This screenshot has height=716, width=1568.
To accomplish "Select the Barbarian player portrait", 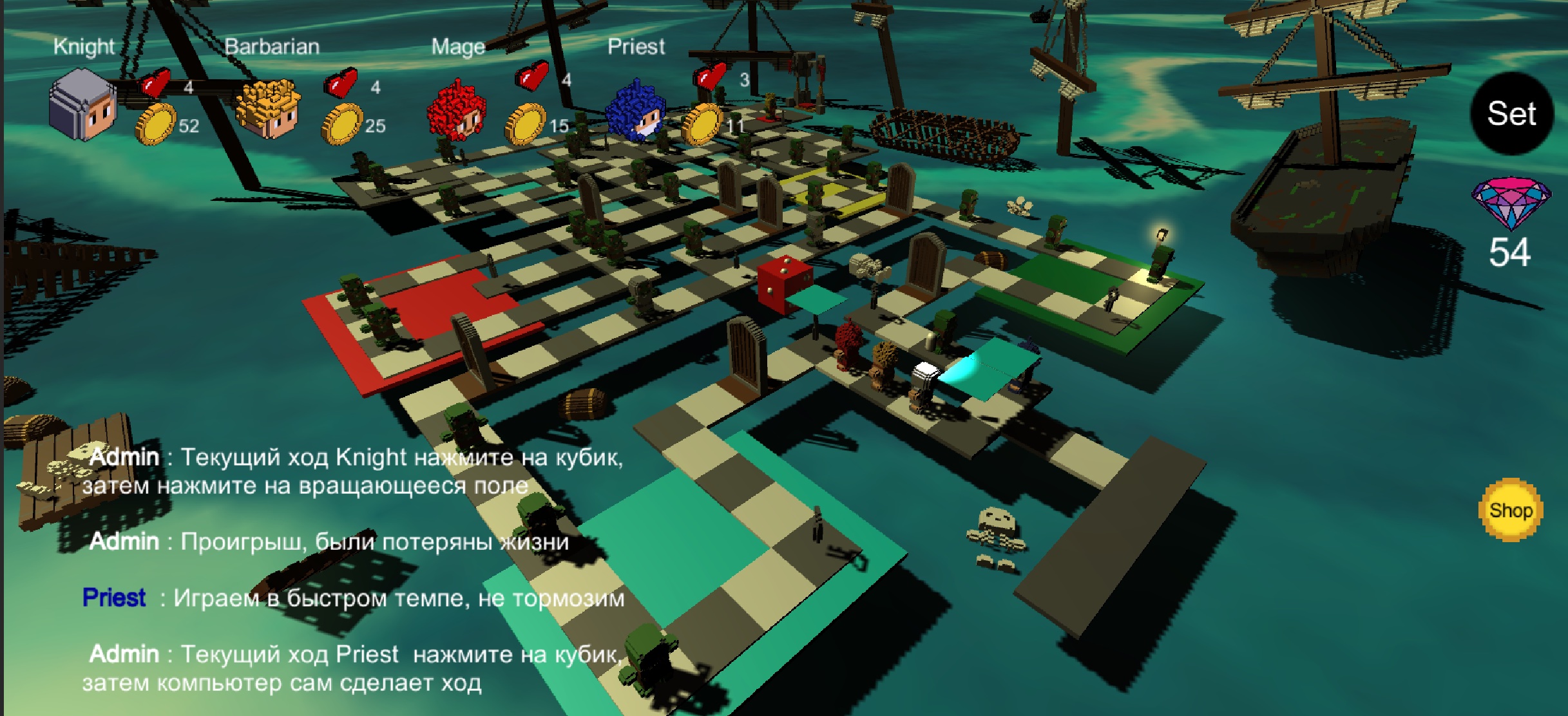I will point(268,109).
